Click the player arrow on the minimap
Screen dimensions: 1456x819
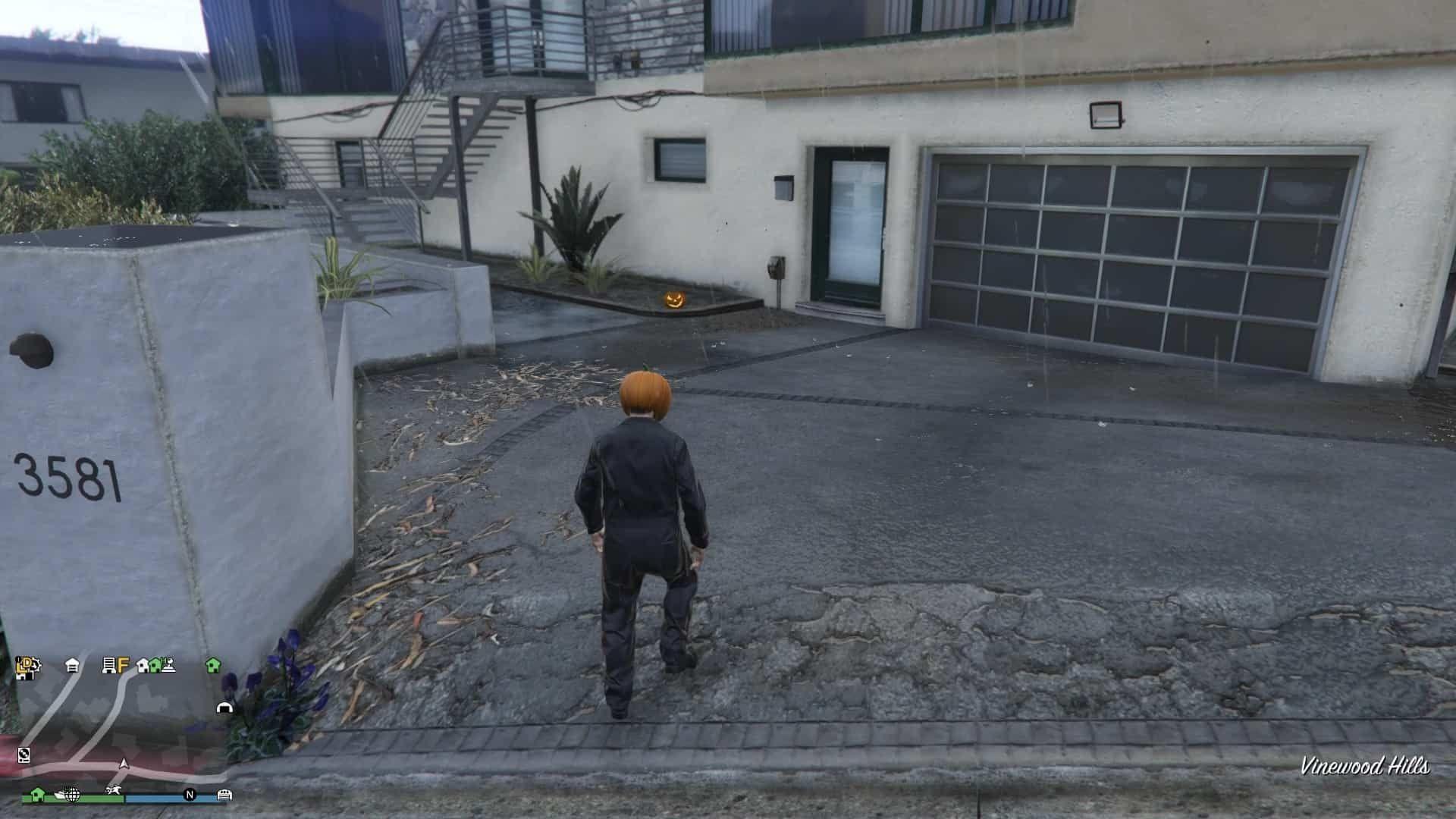(x=124, y=764)
